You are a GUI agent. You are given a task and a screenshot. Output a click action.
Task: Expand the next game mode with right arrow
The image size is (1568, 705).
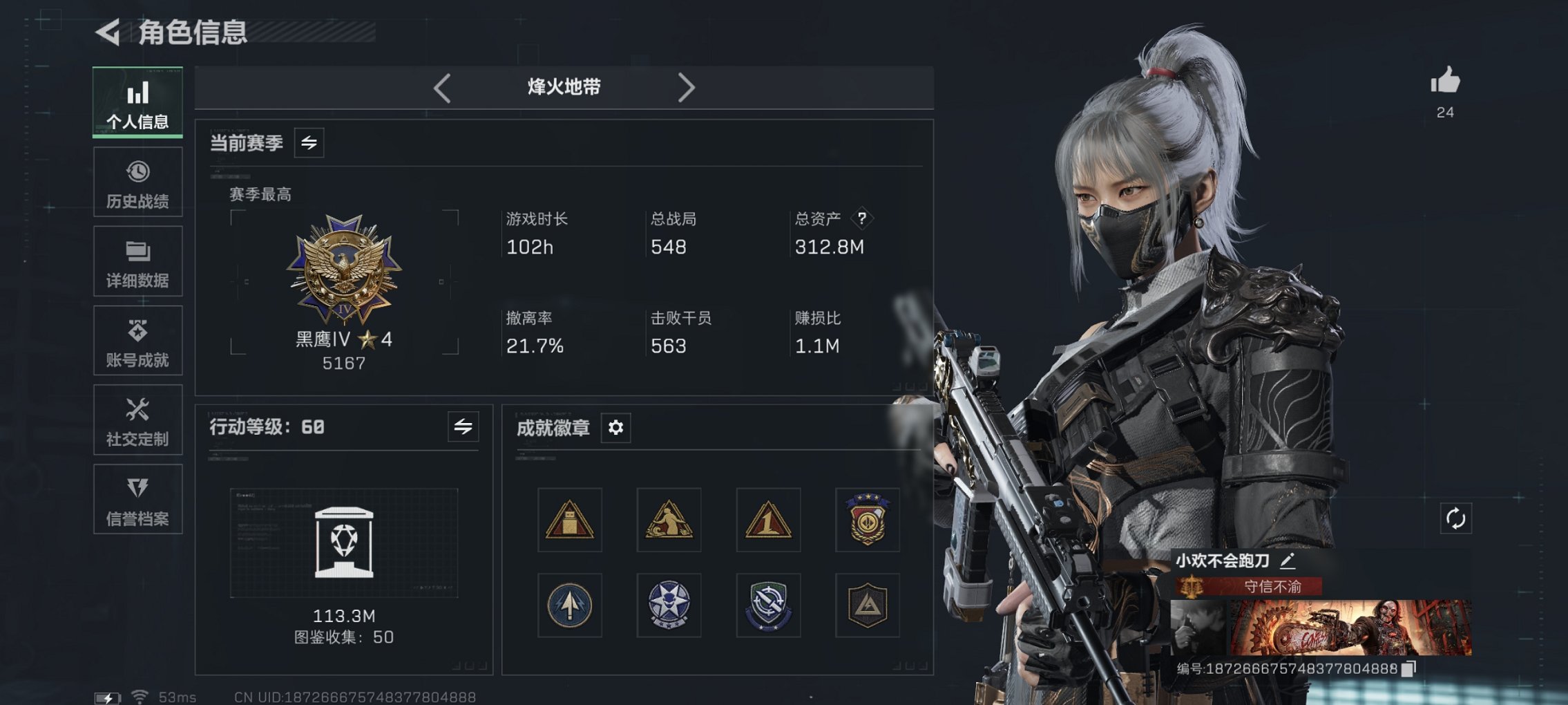[687, 87]
